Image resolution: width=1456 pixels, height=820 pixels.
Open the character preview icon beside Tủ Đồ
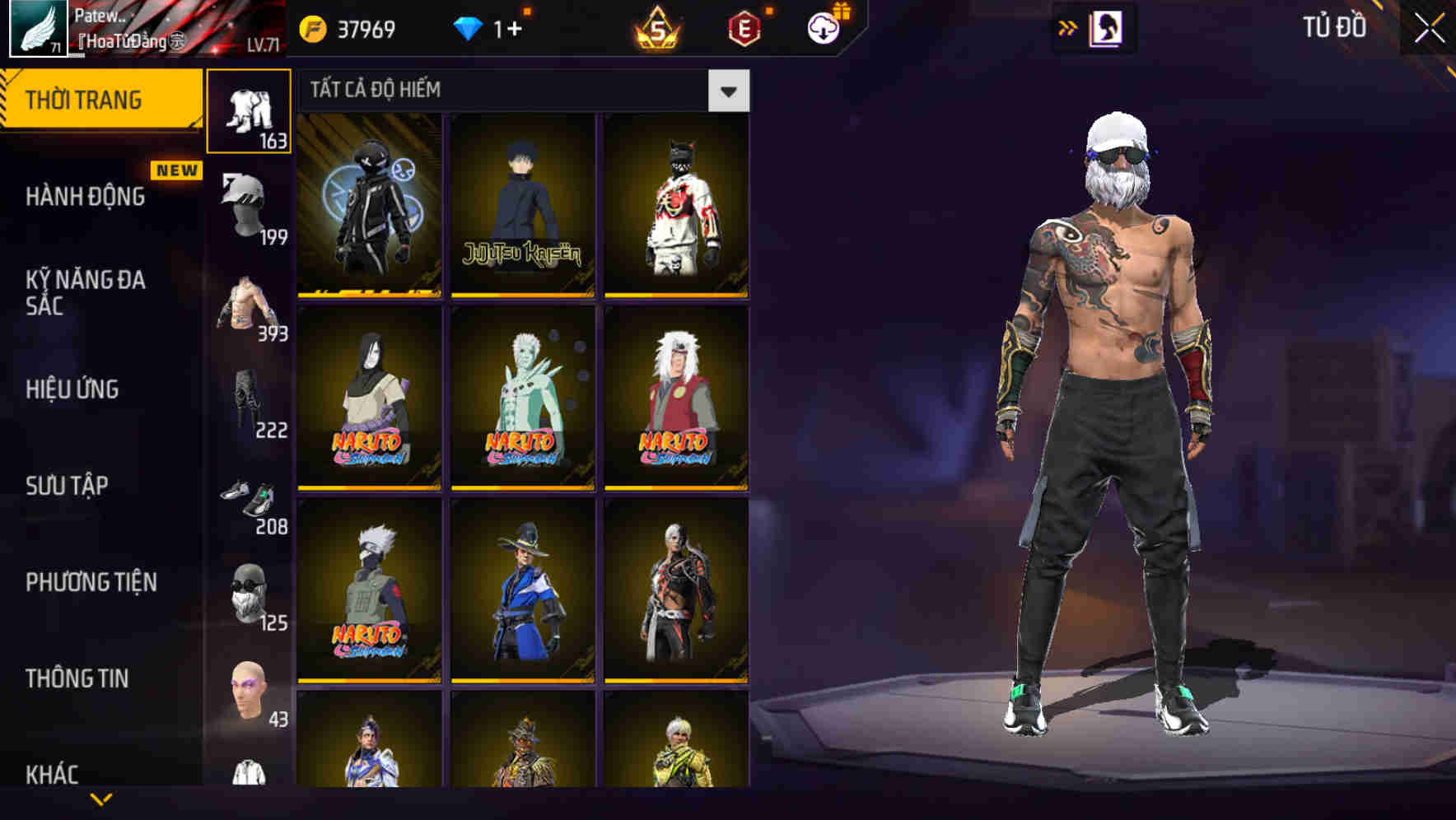pos(1104,29)
